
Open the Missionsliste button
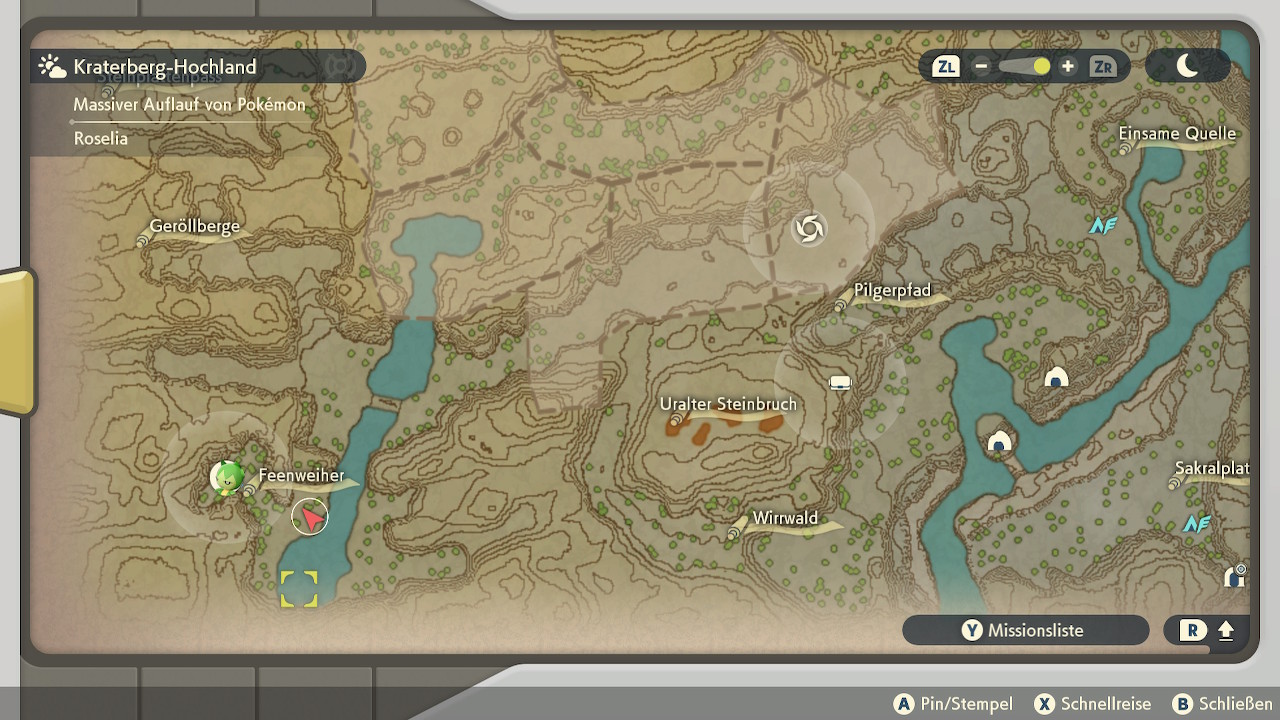(x=1025, y=630)
